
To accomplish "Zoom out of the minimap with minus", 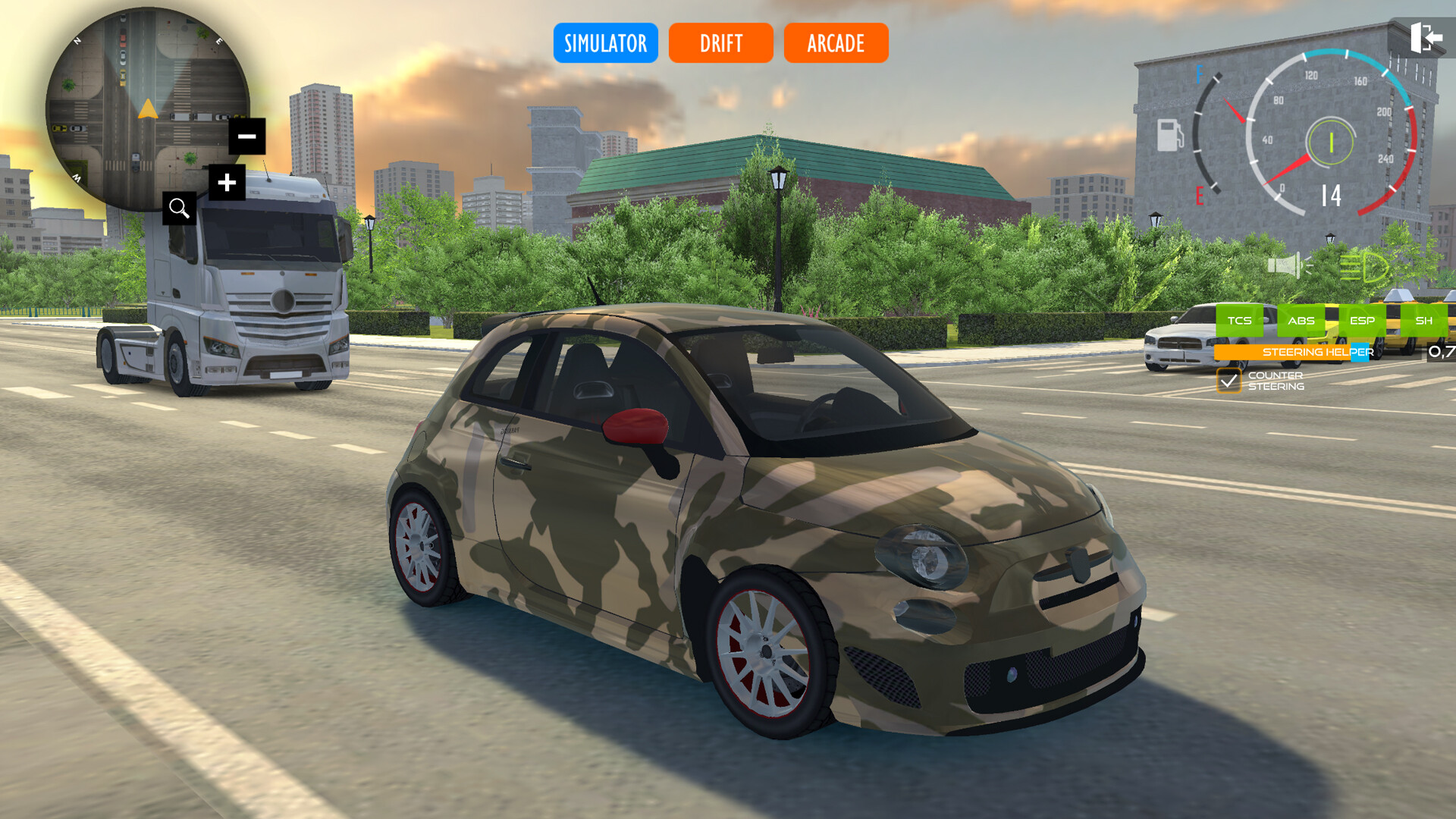I will [246, 136].
